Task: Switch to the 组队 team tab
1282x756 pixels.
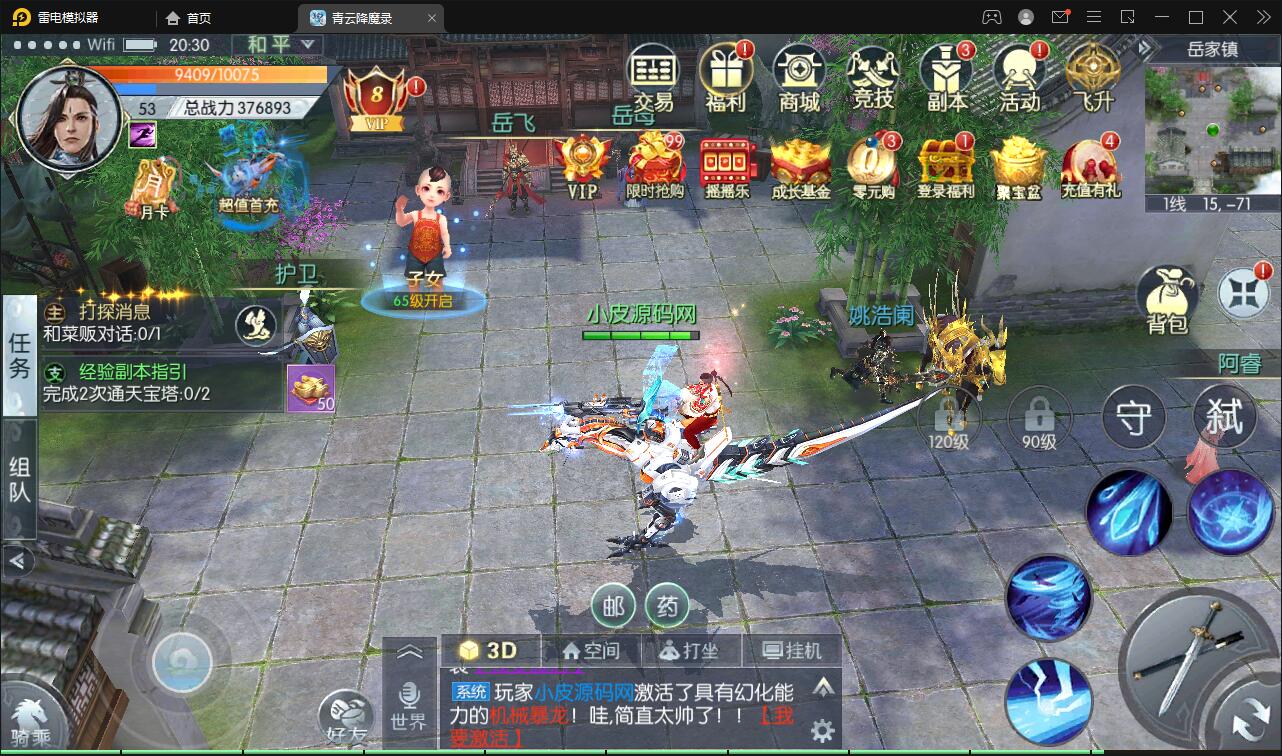Action: point(16,470)
